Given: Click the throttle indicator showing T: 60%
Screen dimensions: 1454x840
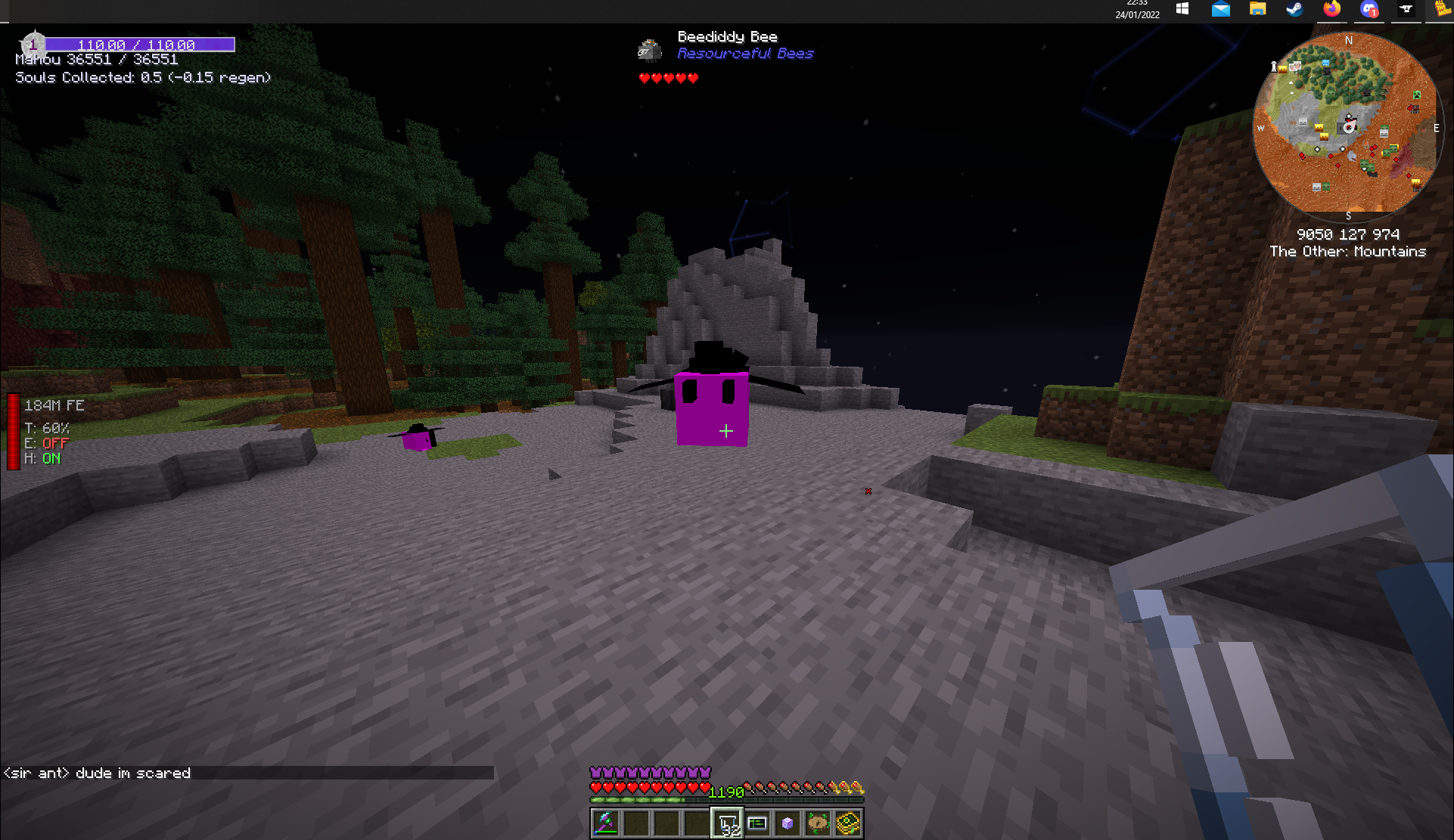Looking at the screenshot, I should 45,428.
